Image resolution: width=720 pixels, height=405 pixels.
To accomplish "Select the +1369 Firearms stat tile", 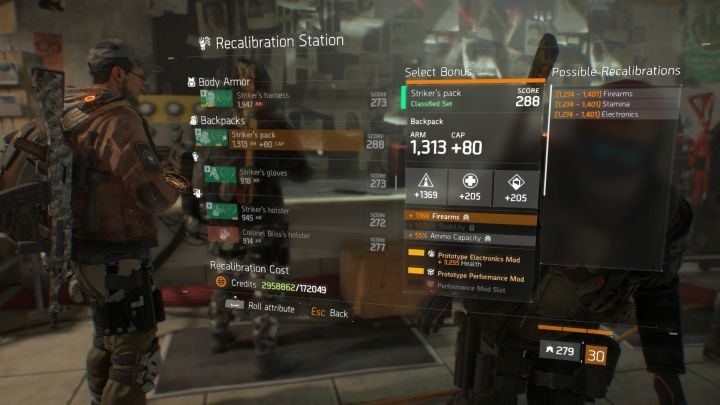I will (x=426, y=187).
